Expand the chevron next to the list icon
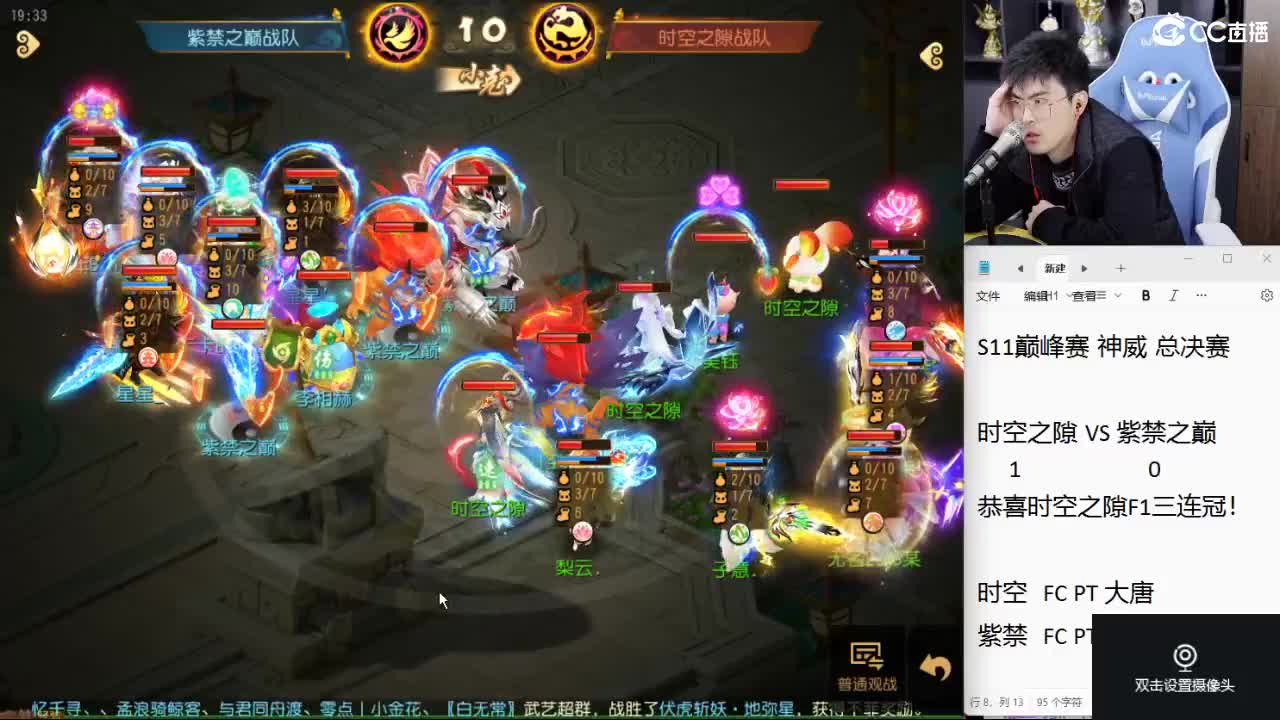This screenshot has height=720, width=1280. pyautogui.click(x=1117, y=295)
